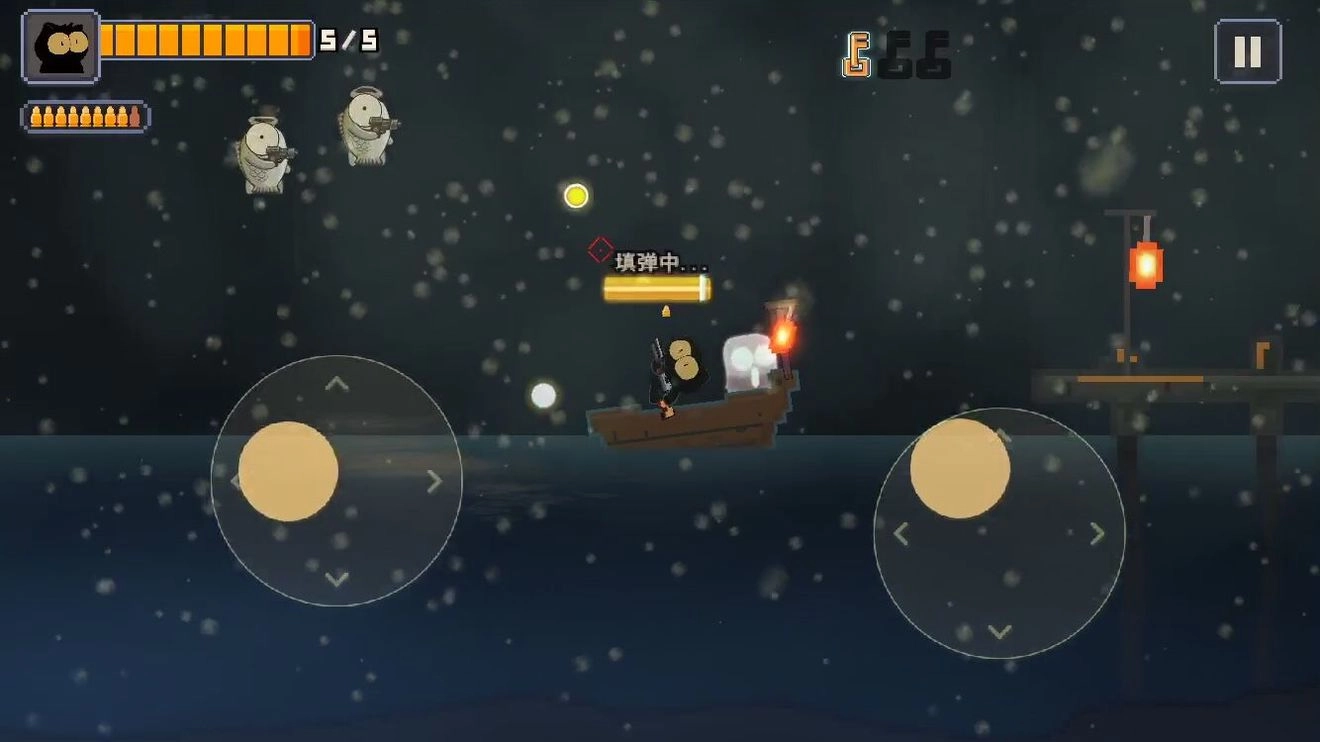The width and height of the screenshot is (1320, 742).
Task: Tap the down arrow on the aiming joystick
Action: [999, 631]
